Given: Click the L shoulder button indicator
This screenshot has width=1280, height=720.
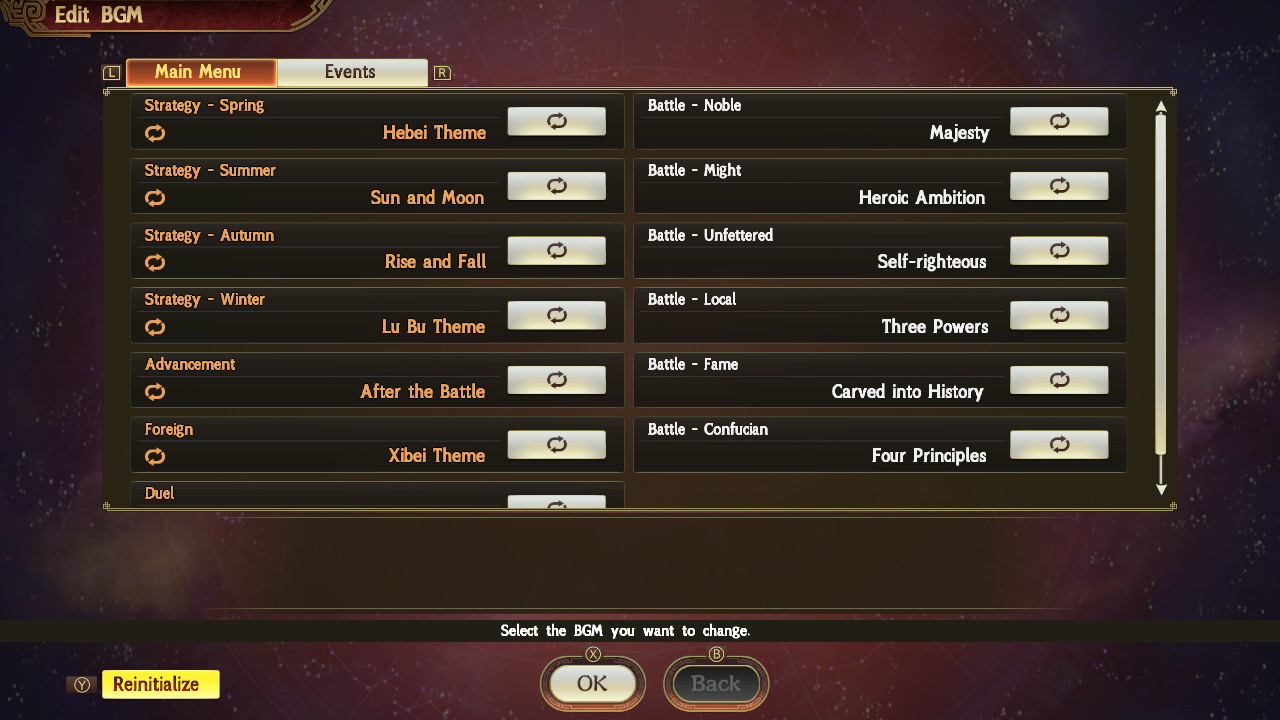Looking at the screenshot, I should pyautogui.click(x=111, y=72).
